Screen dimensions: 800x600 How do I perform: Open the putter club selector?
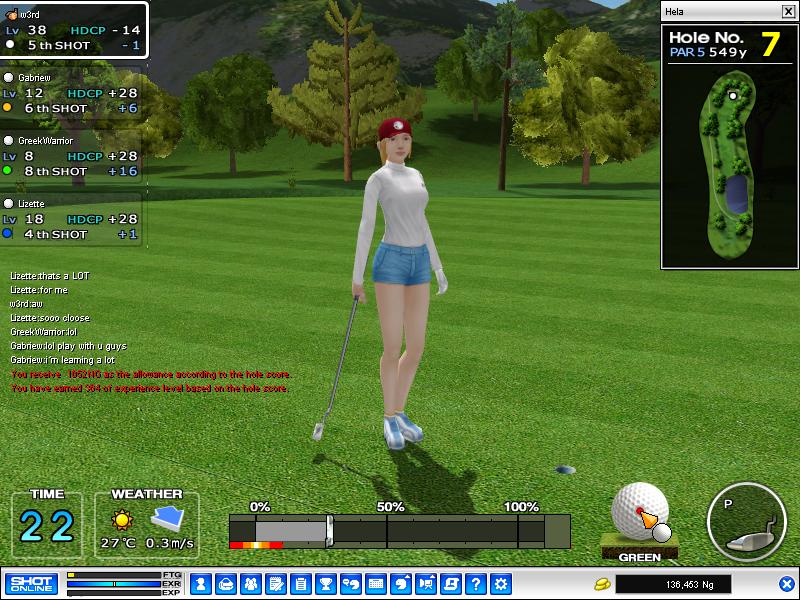(746, 522)
